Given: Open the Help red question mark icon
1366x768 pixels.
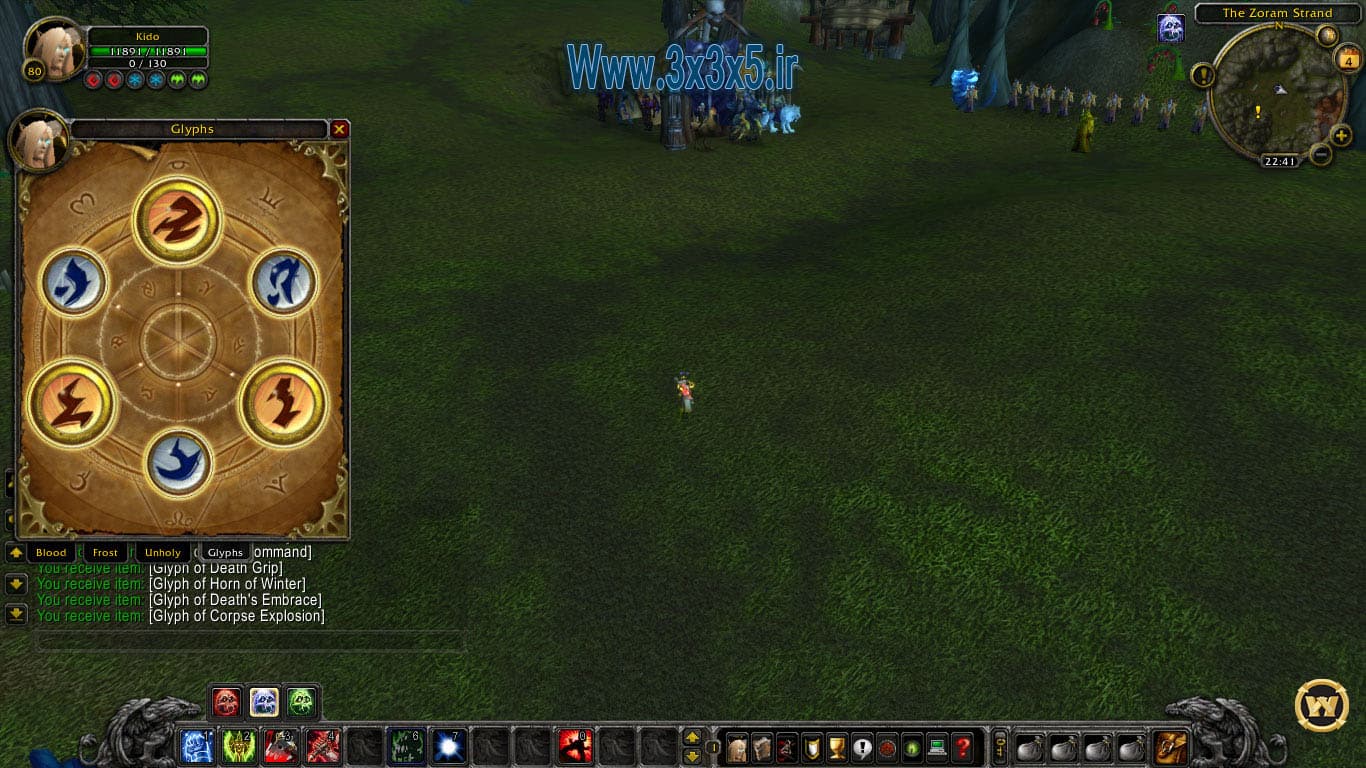Looking at the screenshot, I should [x=964, y=747].
